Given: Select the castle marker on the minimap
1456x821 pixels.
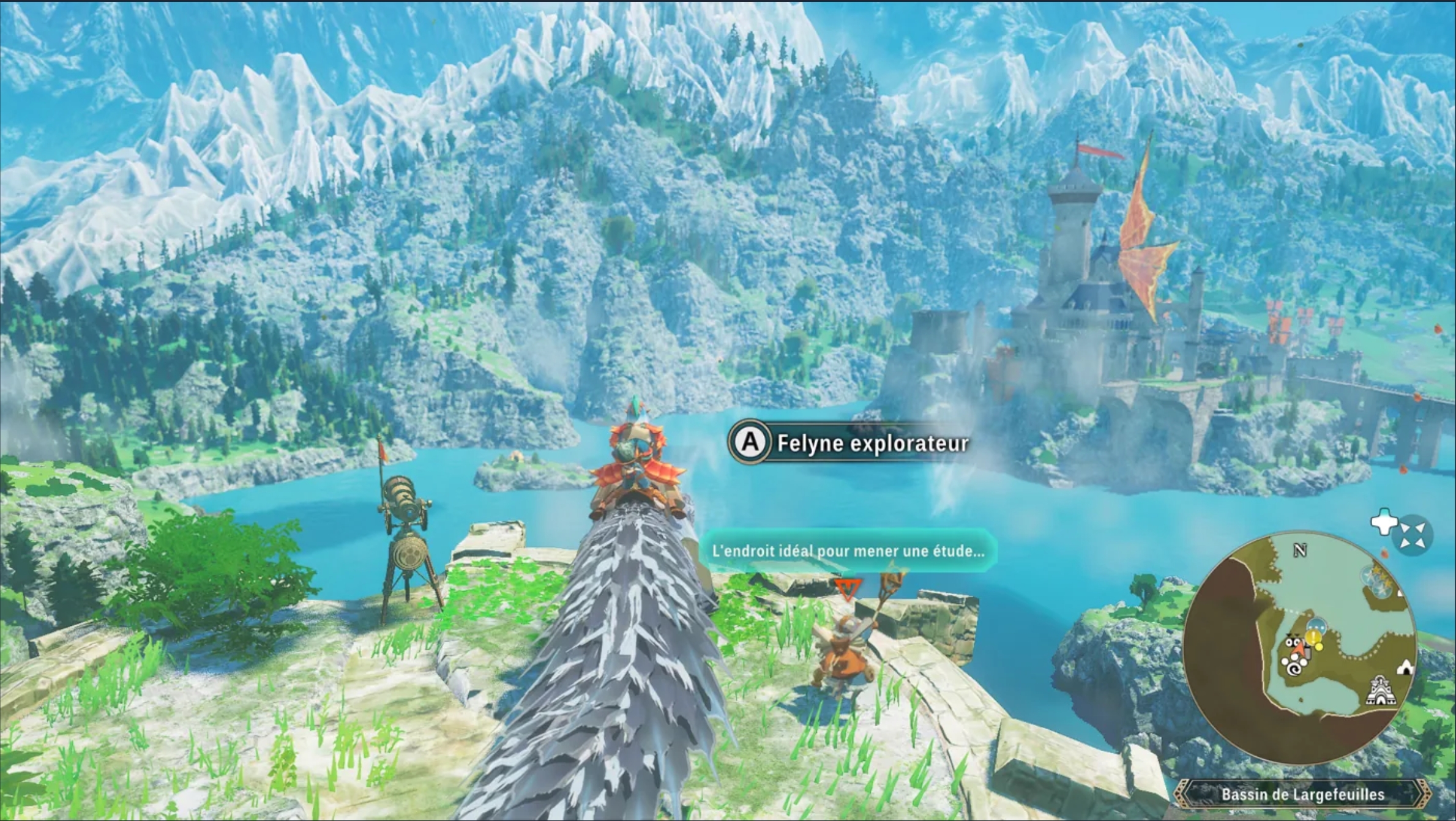Looking at the screenshot, I should tap(1379, 691).
